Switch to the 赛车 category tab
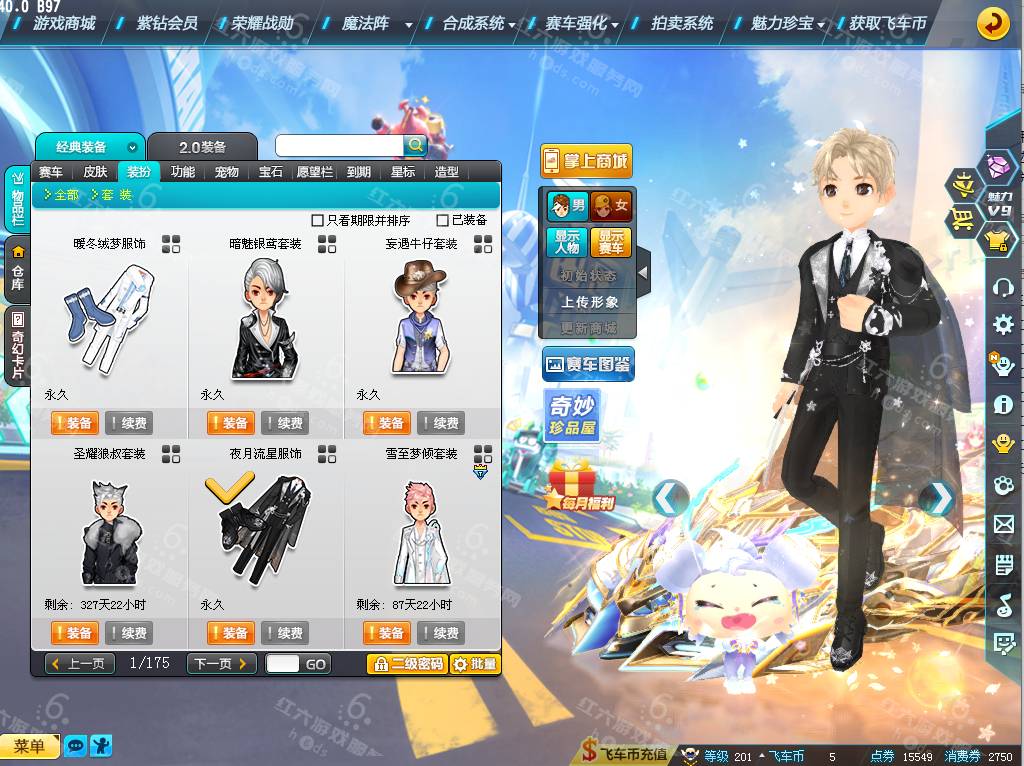 click(51, 172)
